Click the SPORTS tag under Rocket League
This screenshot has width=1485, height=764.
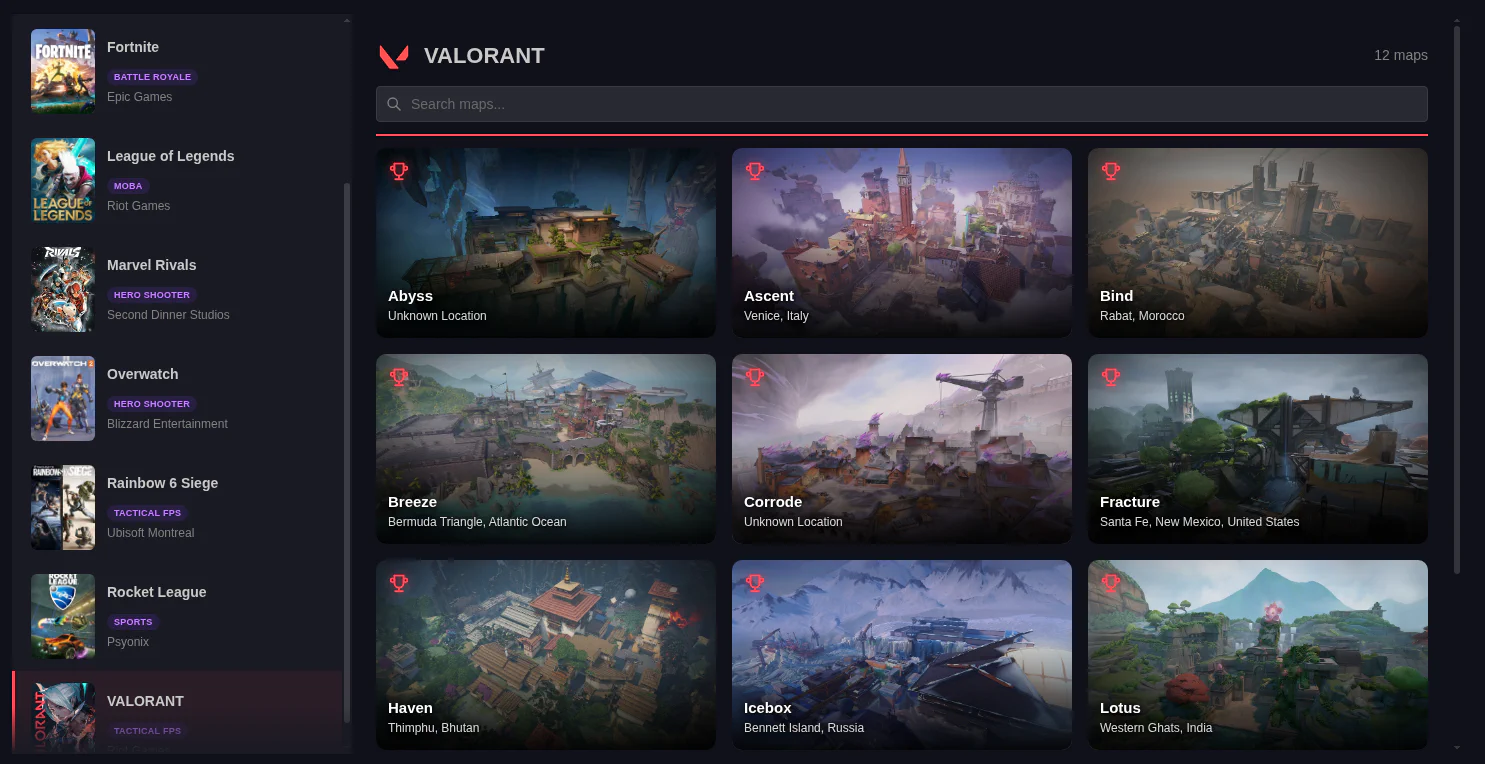(133, 621)
